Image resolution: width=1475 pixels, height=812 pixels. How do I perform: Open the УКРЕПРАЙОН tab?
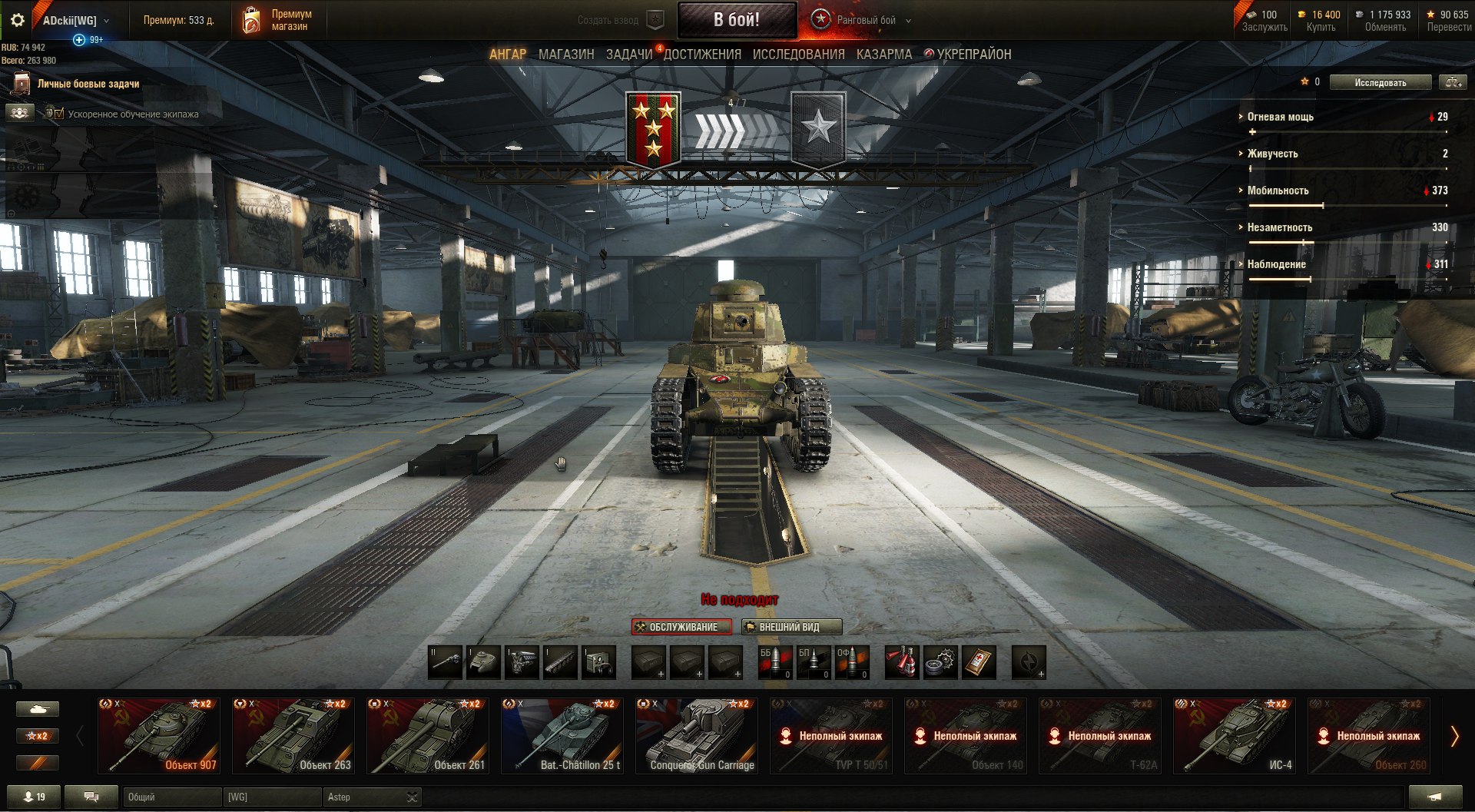pyautogui.click(x=973, y=55)
